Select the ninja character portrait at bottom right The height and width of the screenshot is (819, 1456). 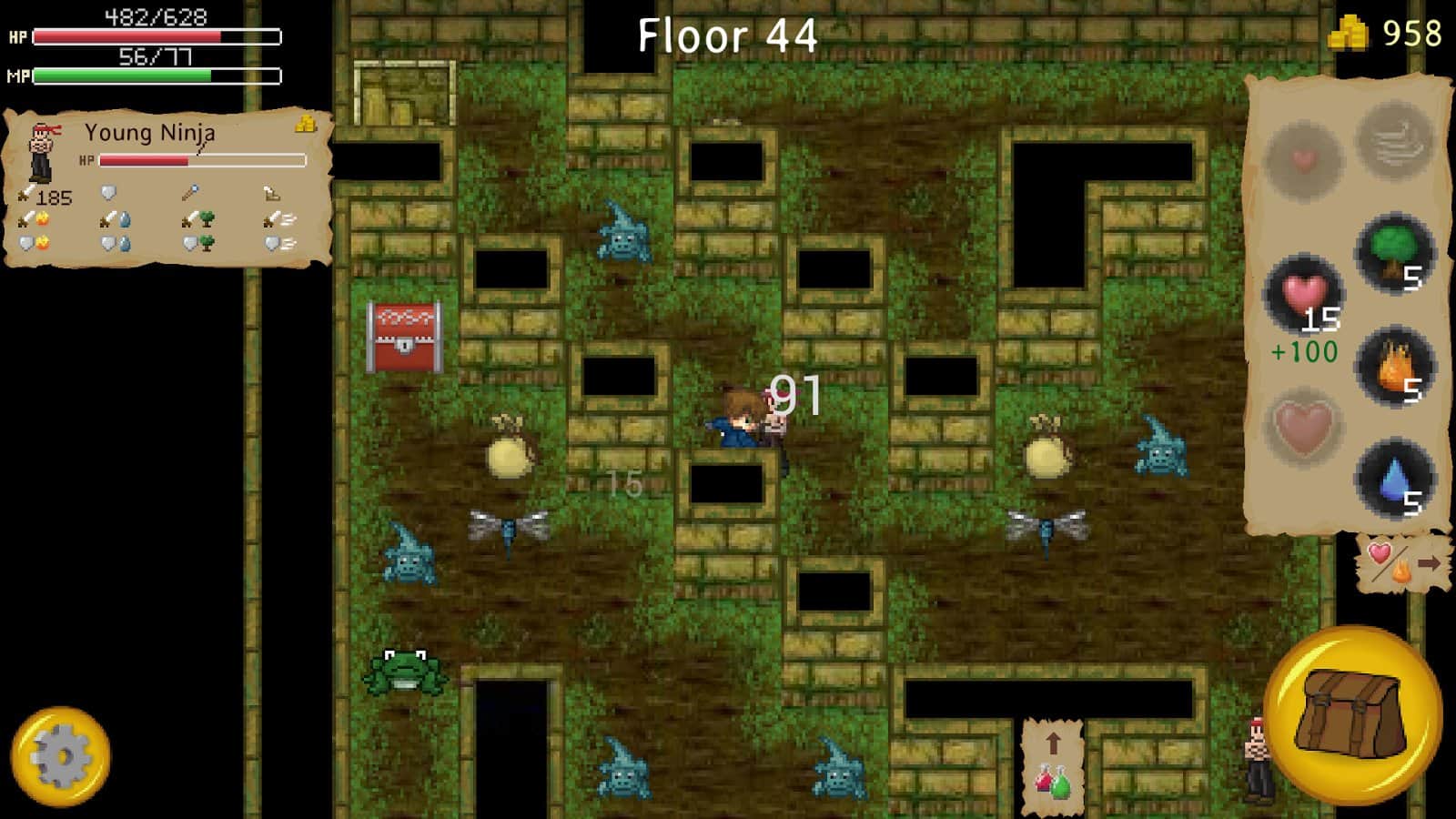1258,760
